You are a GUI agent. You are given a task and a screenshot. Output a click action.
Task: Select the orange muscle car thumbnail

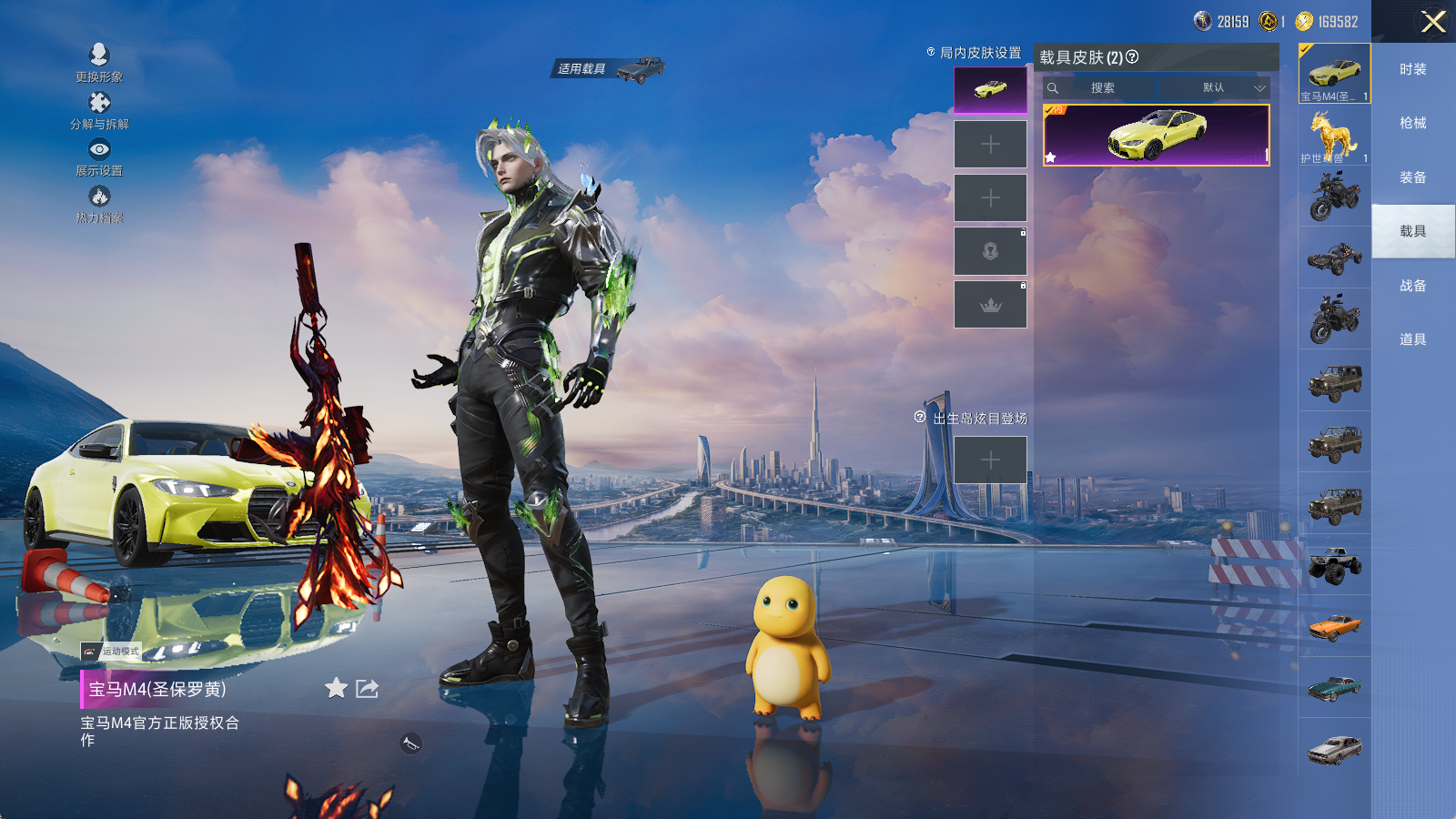tap(1334, 626)
